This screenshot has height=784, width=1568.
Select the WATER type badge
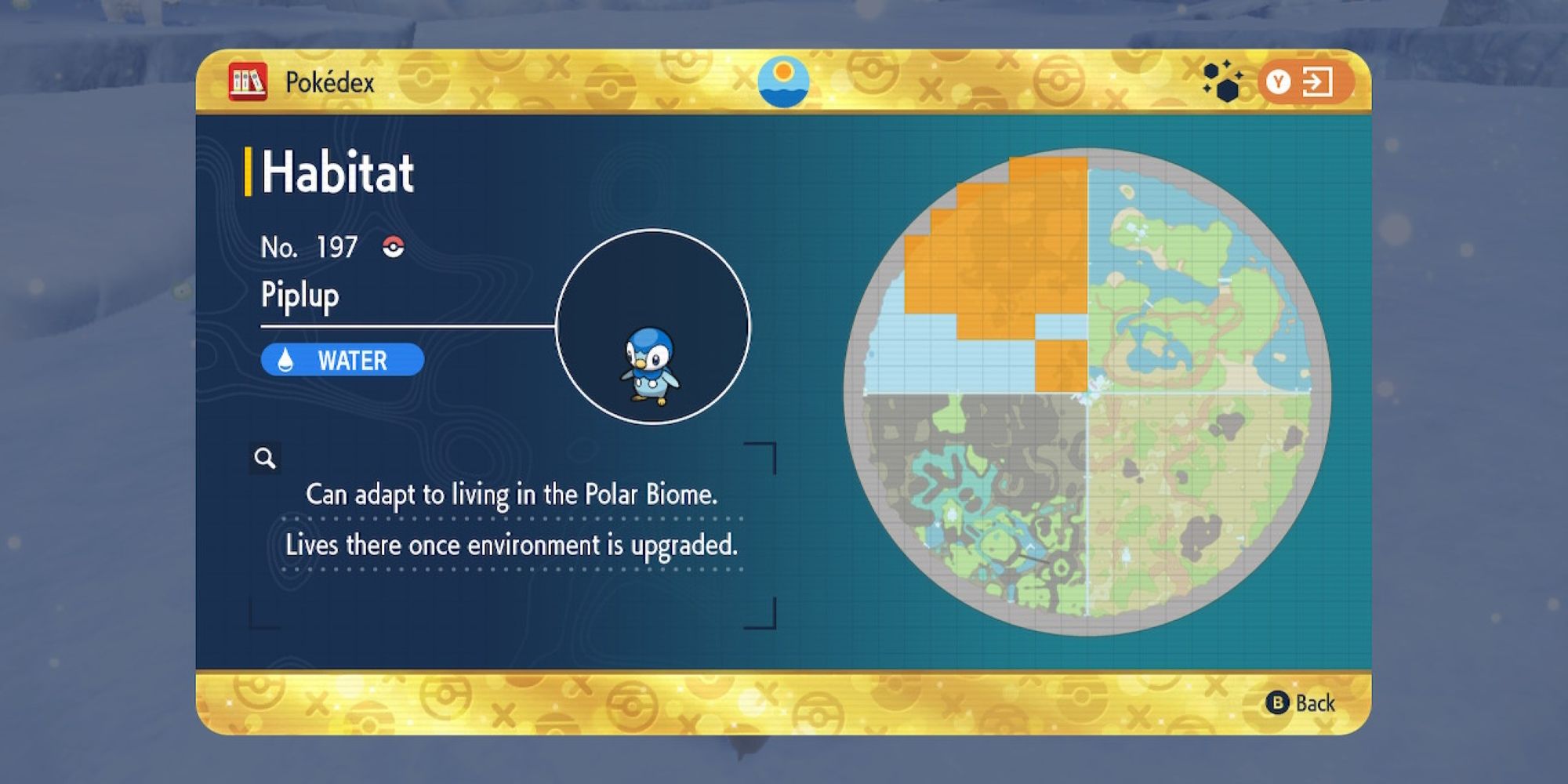pos(343,361)
